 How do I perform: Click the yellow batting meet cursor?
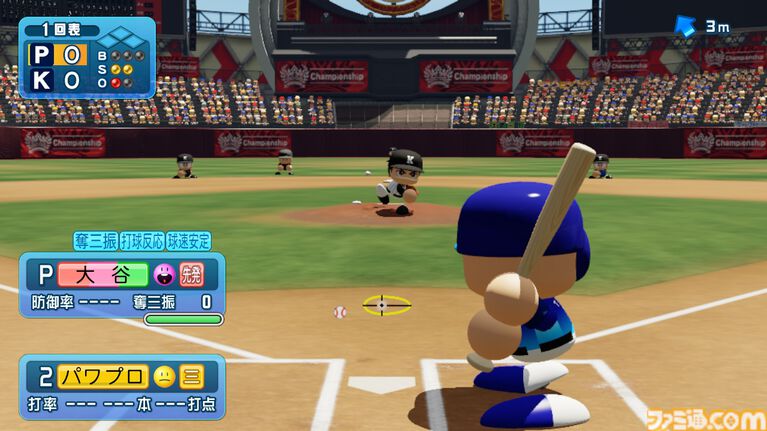pos(385,305)
